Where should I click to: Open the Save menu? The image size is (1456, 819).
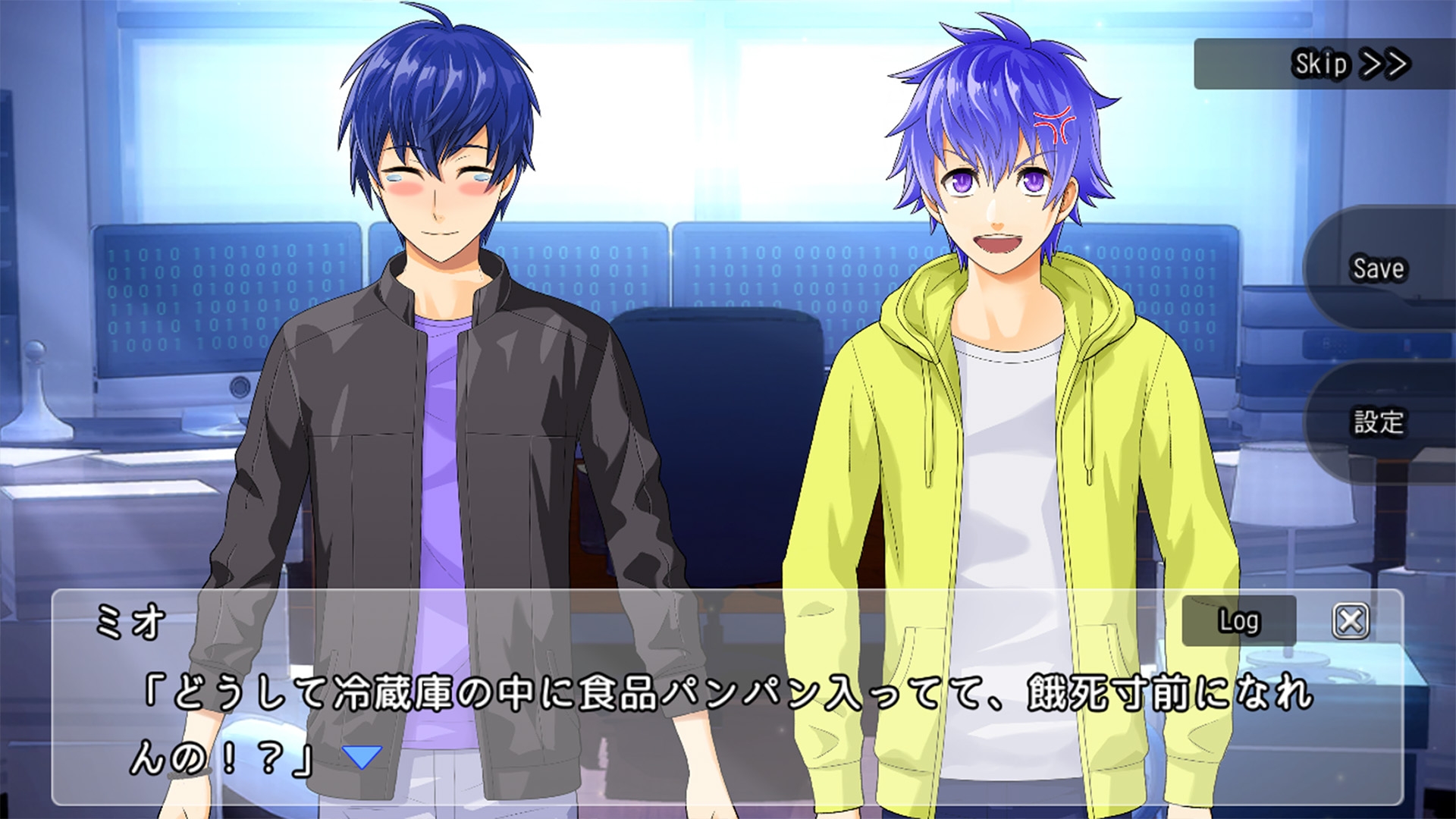1379,268
